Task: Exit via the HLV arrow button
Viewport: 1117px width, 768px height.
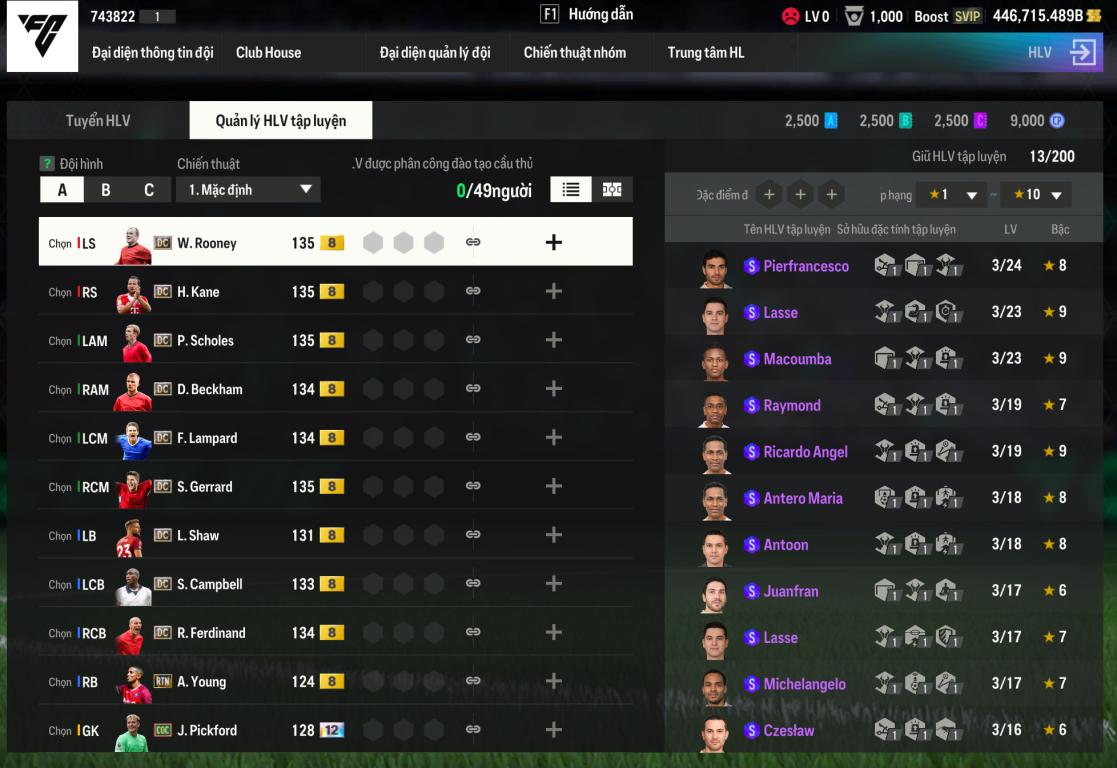Action: [1083, 52]
